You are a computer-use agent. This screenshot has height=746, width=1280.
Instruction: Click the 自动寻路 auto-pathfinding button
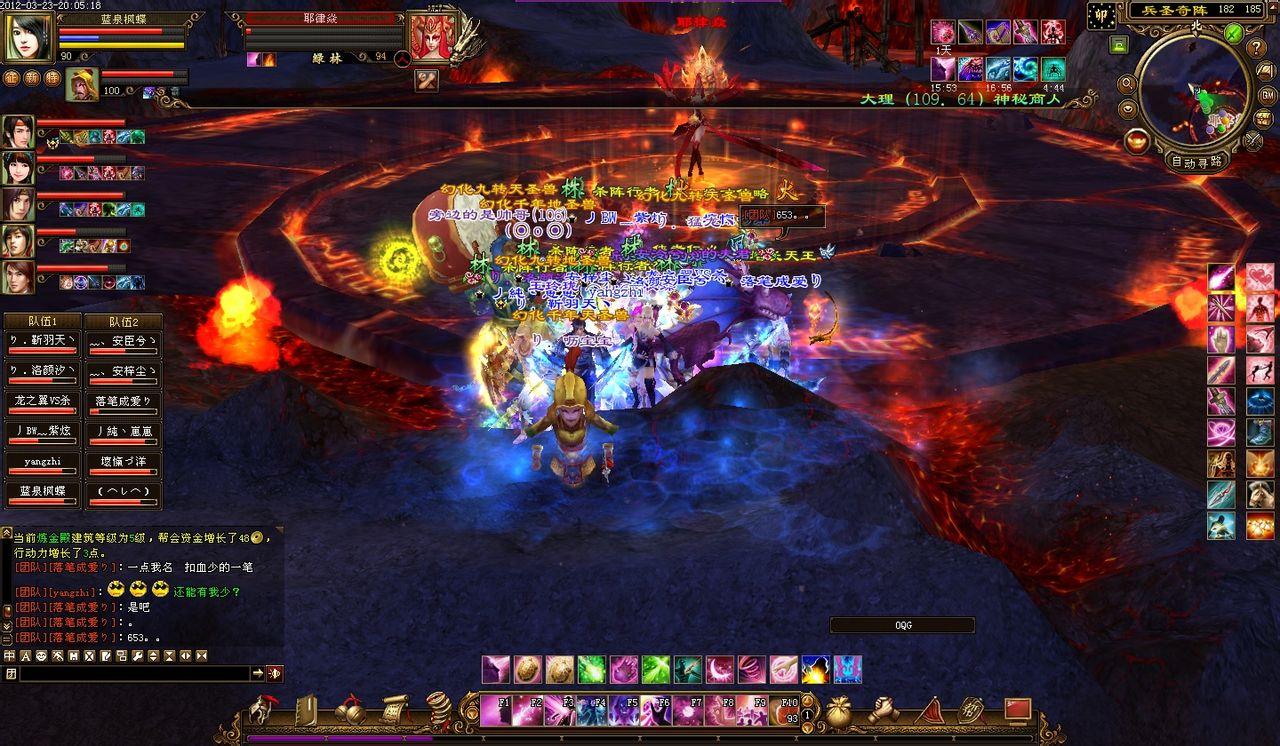click(1196, 161)
